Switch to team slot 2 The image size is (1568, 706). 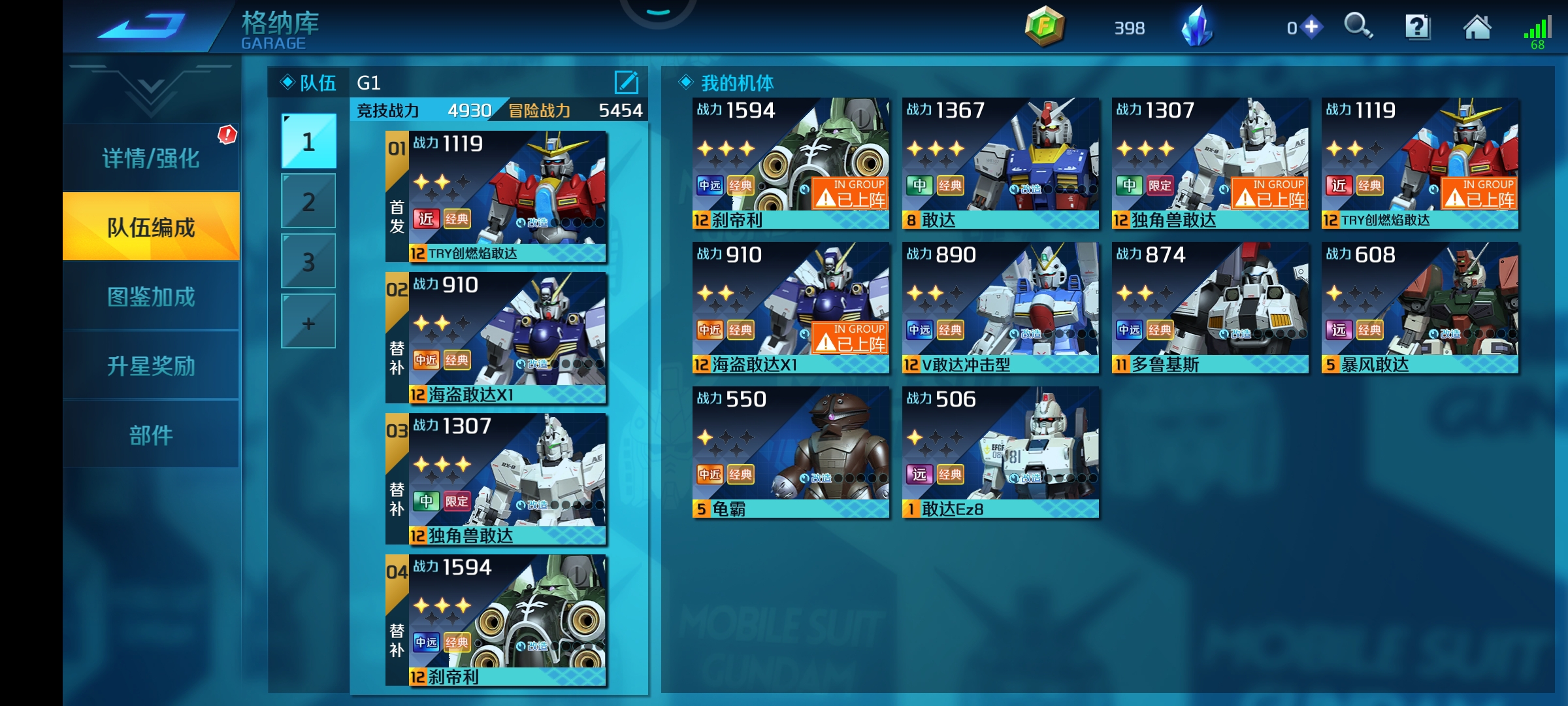point(308,202)
